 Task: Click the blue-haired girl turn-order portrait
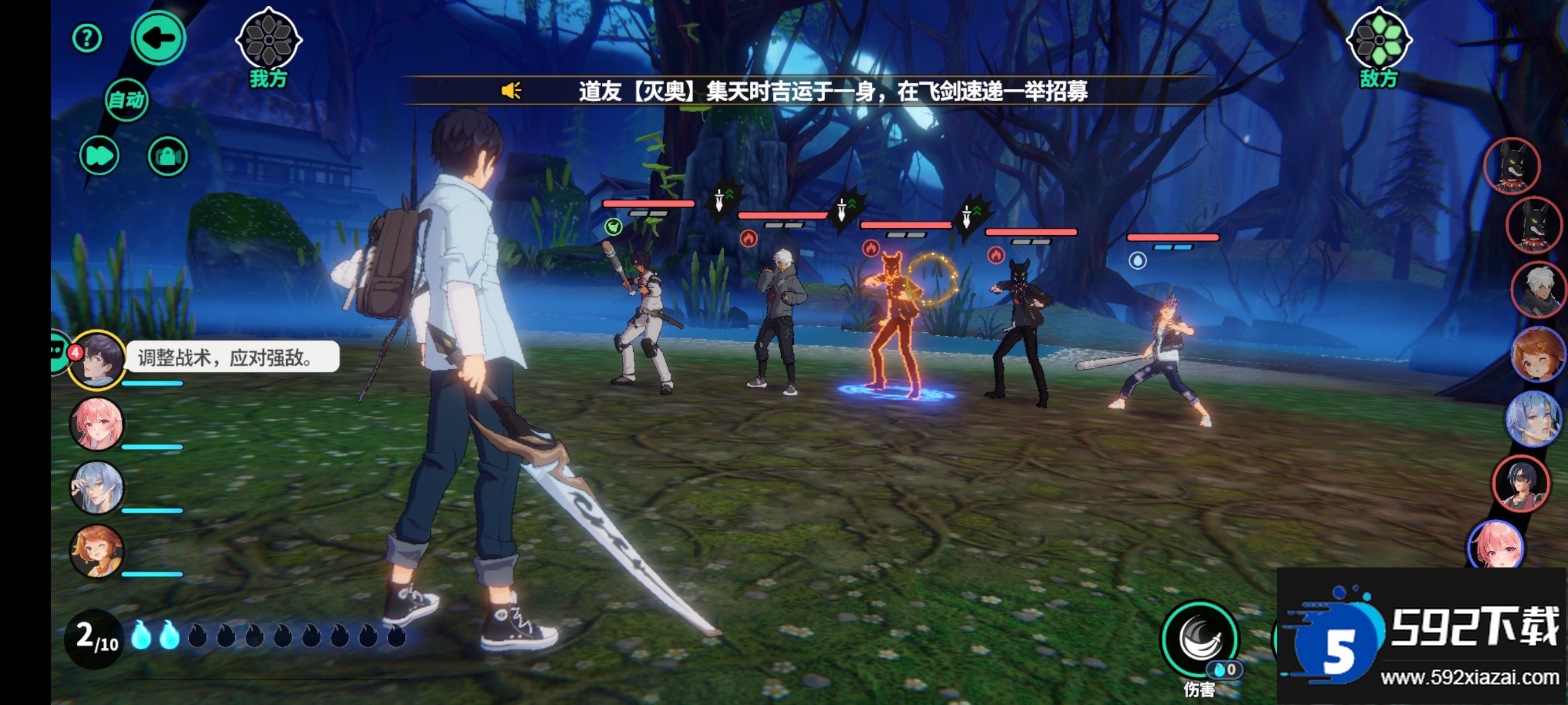pos(1533,418)
